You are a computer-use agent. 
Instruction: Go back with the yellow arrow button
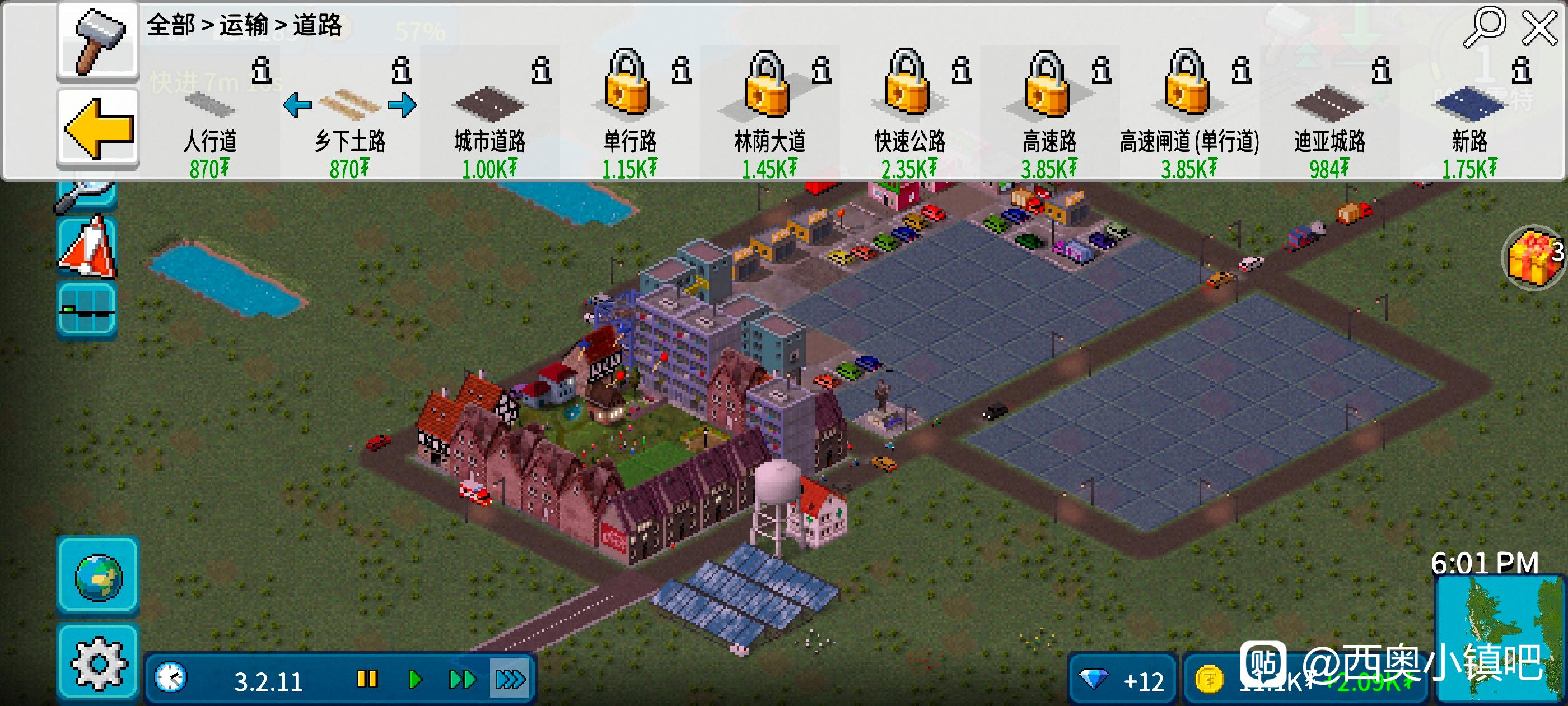point(98,129)
